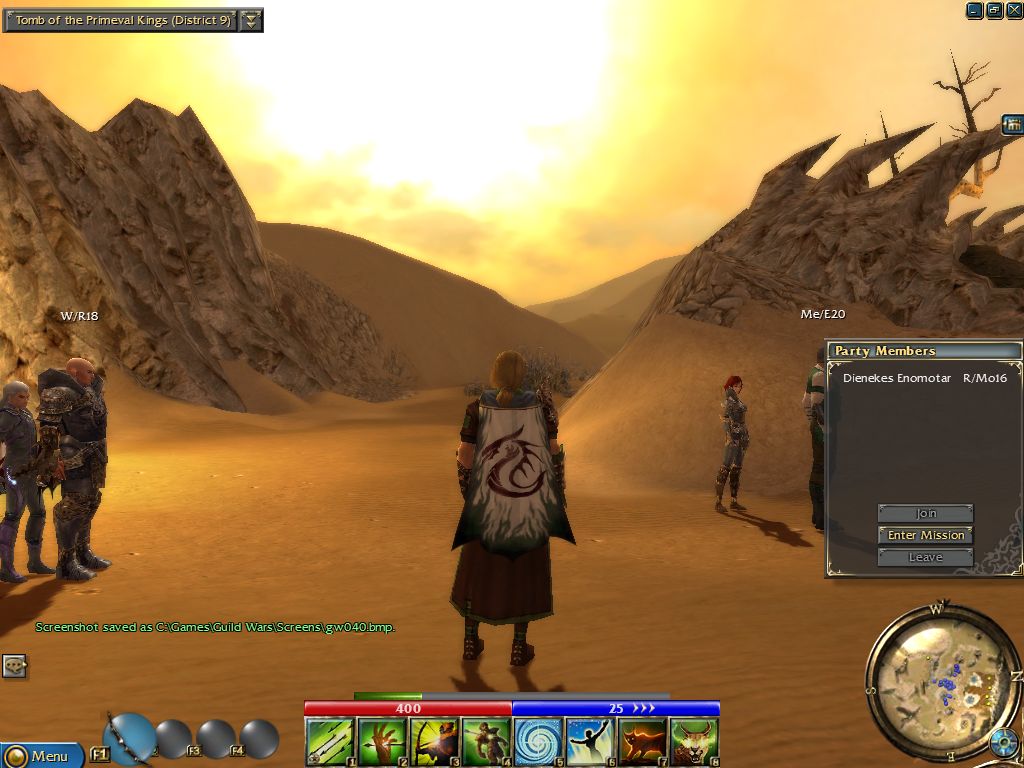Select the F1 bow weapon set
Screen dimensions: 1024x768
128,738
